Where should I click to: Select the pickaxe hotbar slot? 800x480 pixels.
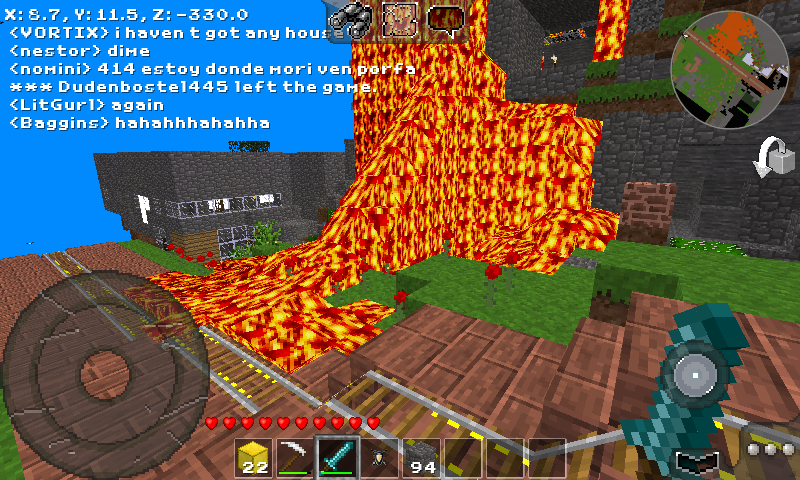coord(296,457)
